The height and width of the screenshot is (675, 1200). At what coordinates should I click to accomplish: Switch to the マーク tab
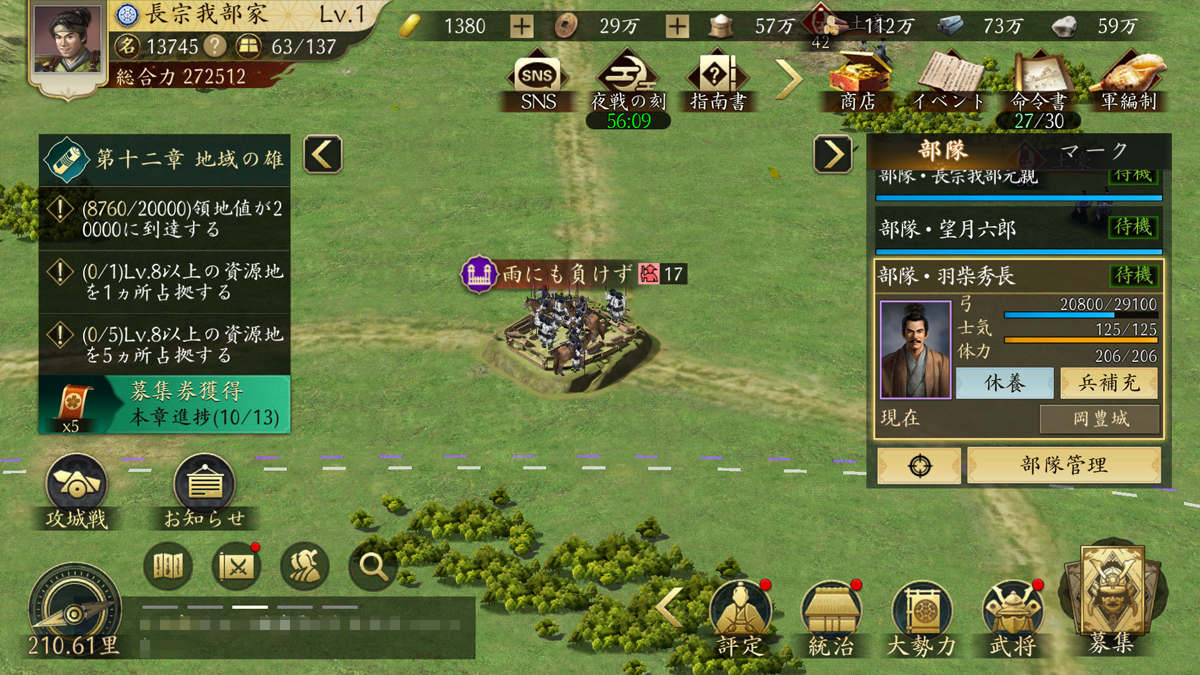[1093, 151]
